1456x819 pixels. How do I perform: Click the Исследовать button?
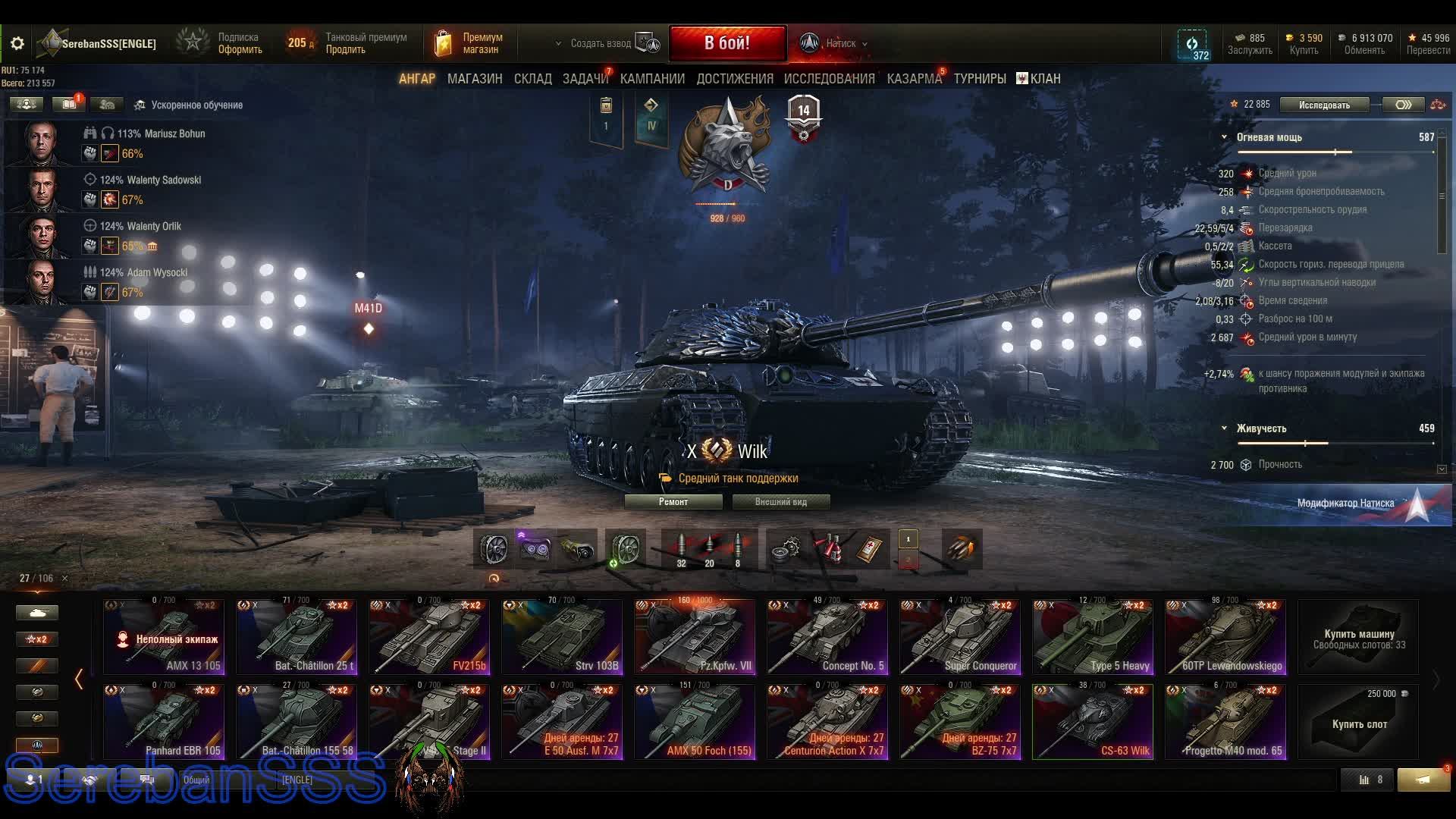[1324, 105]
